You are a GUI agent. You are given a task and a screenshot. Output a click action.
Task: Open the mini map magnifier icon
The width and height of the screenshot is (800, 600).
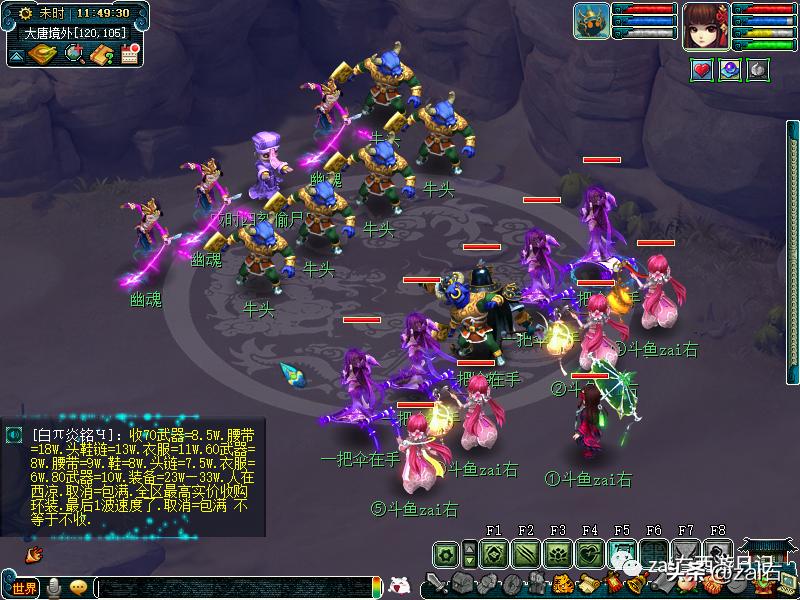[x=75, y=54]
